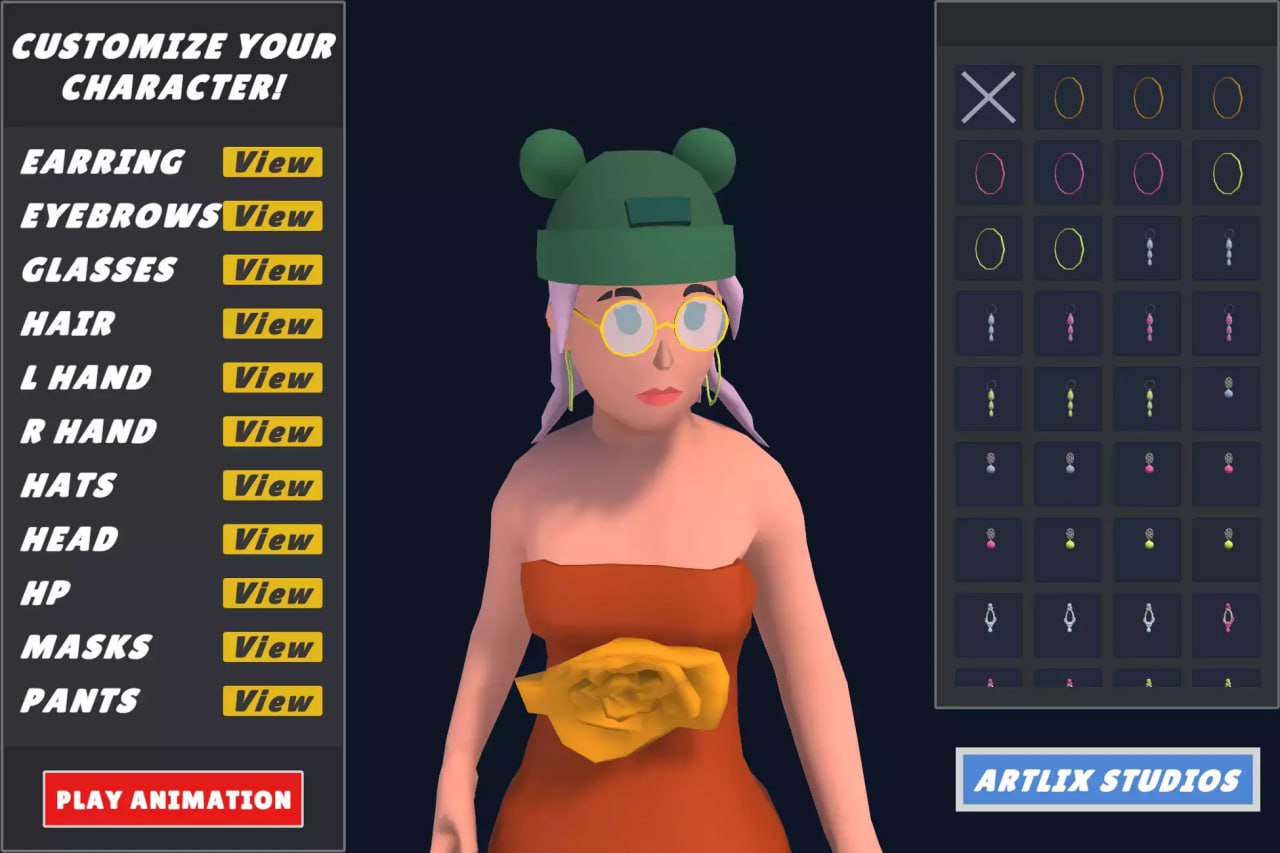The width and height of the screenshot is (1280, 853).
Task: Select the pink hoop earring
Action: 988,172
